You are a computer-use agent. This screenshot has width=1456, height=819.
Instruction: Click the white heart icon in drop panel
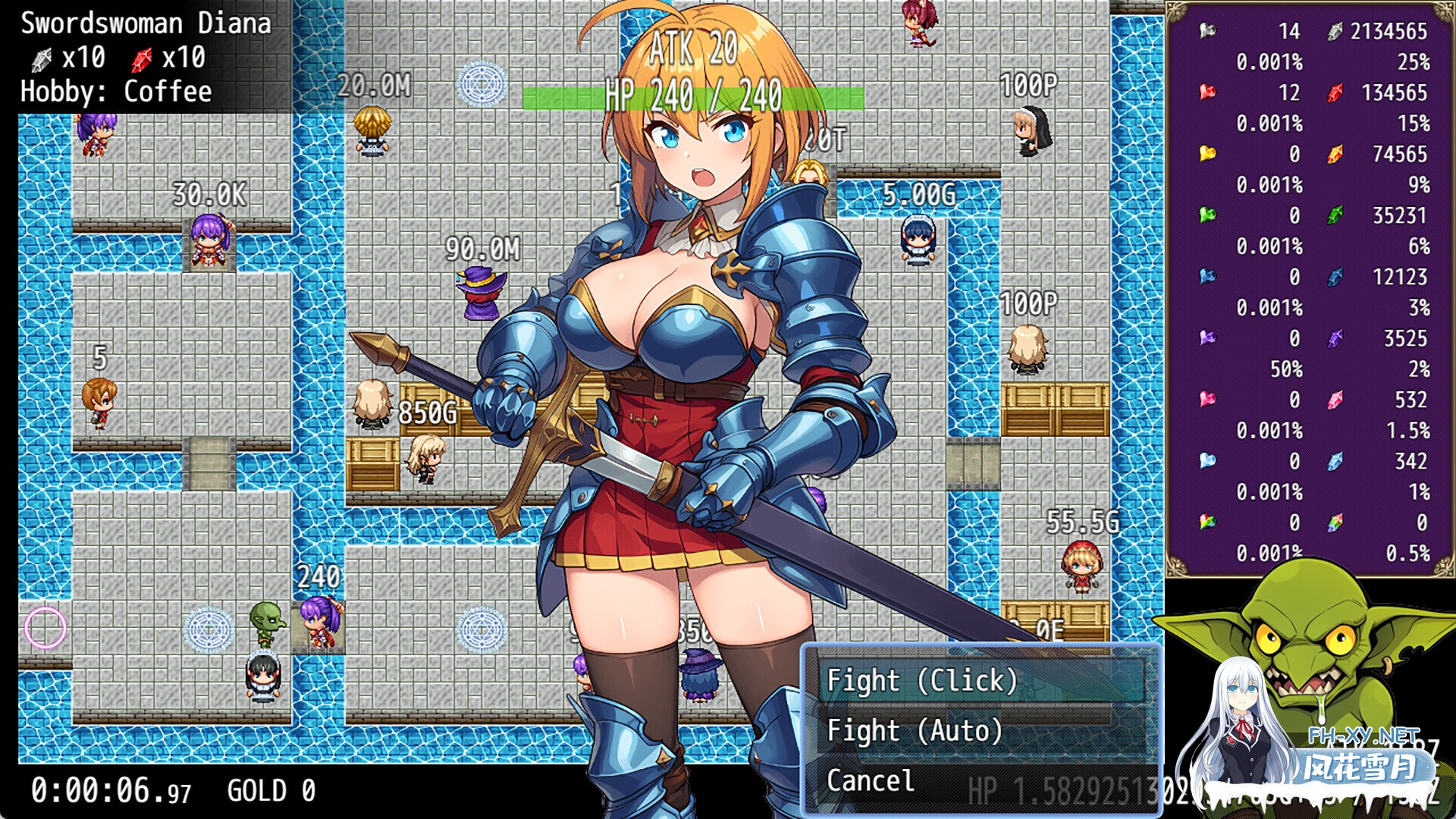(1208, 32)
